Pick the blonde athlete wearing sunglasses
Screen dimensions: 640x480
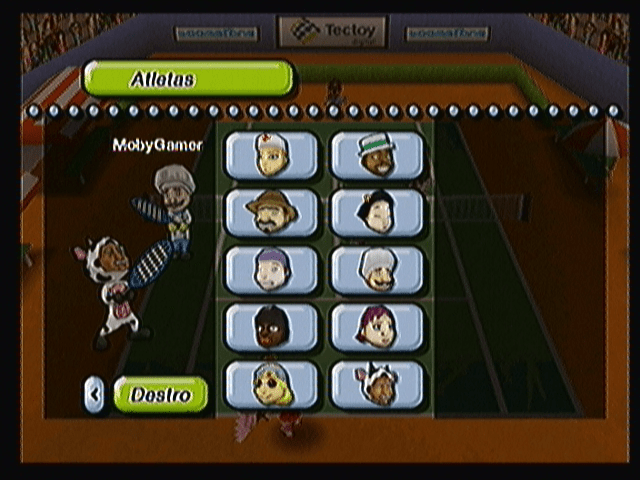271,385
